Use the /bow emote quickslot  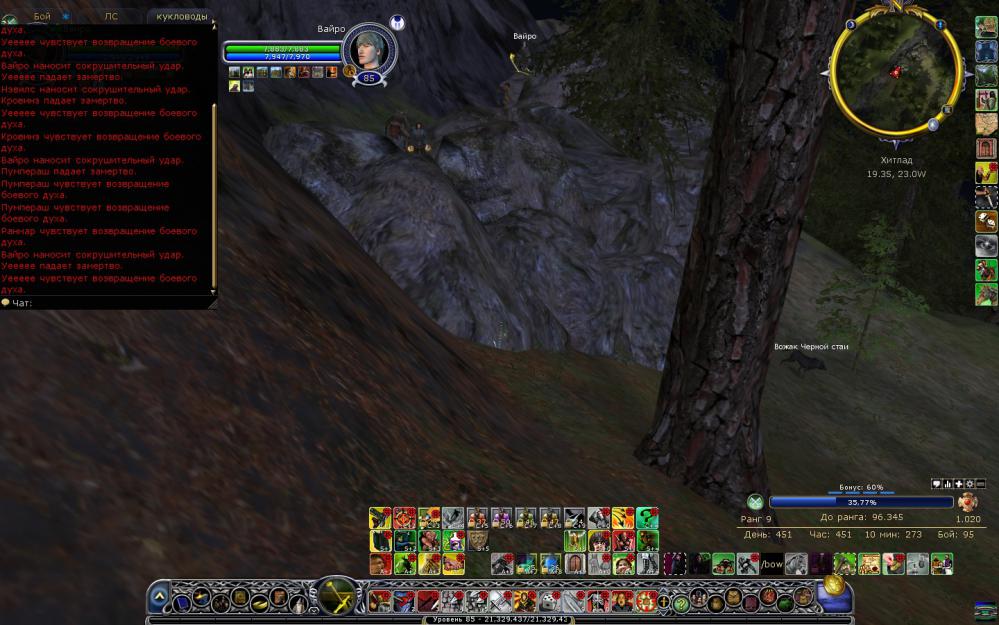click(x=772, y=564)
